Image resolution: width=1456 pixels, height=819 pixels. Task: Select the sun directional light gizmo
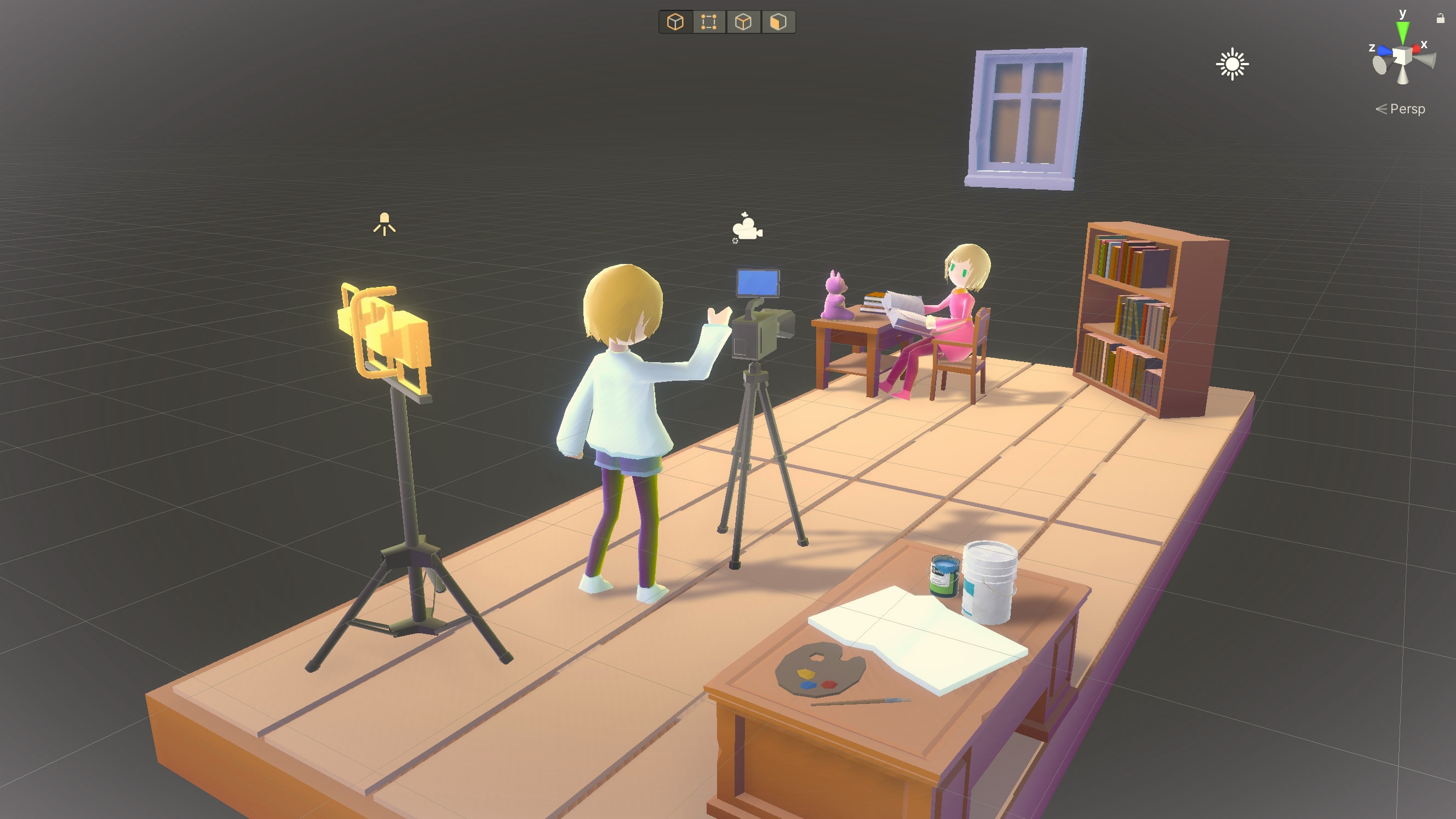tap(1232, 65)
